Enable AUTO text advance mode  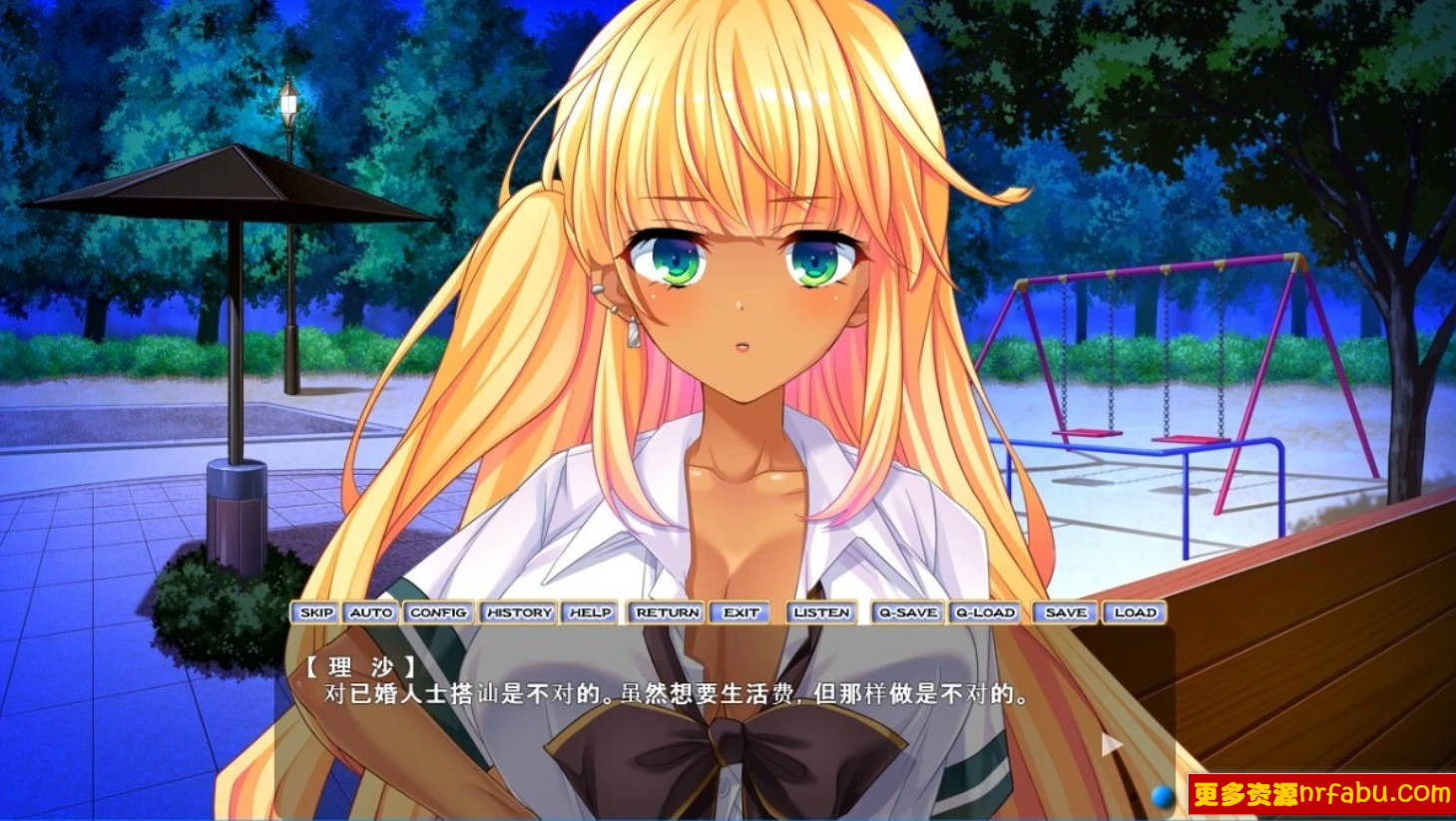pos(370,613)
